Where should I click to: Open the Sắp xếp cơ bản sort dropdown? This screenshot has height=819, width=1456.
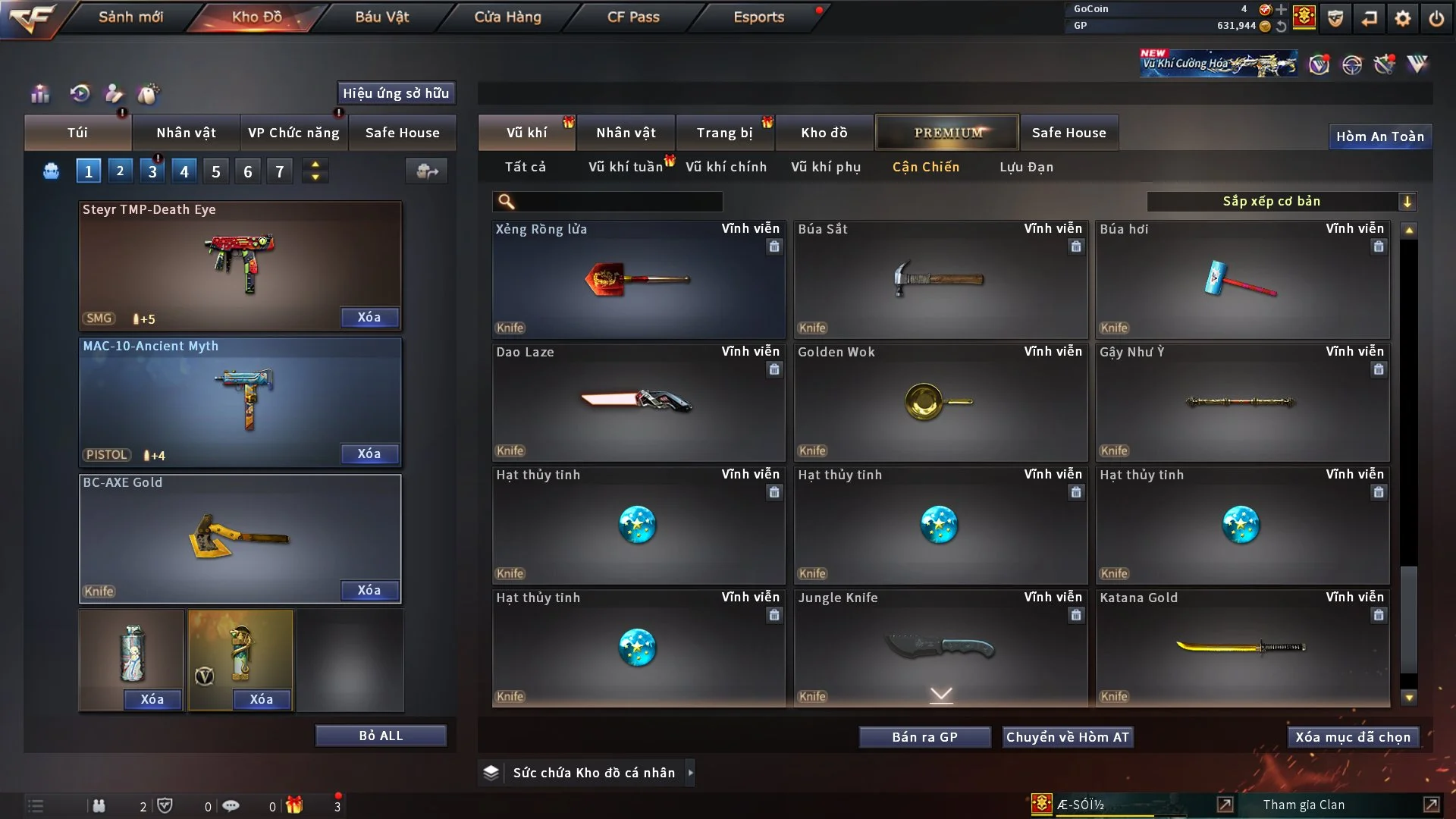[1281, 201]
